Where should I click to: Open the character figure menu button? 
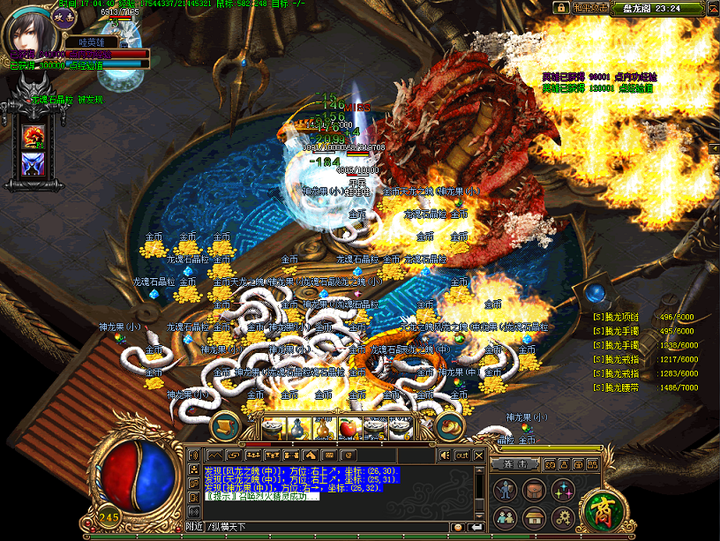505,490
